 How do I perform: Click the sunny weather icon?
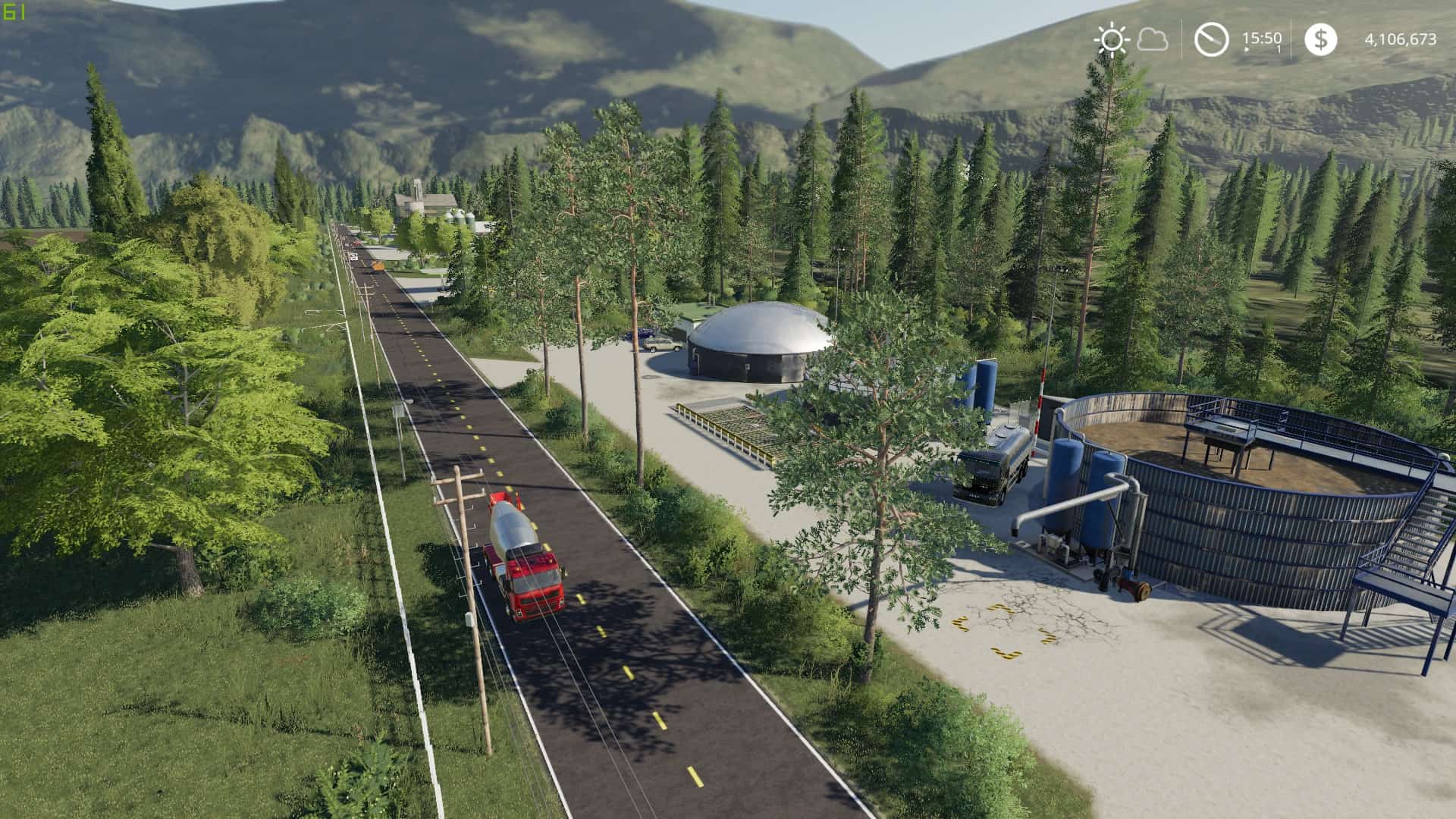(1112, 39)
